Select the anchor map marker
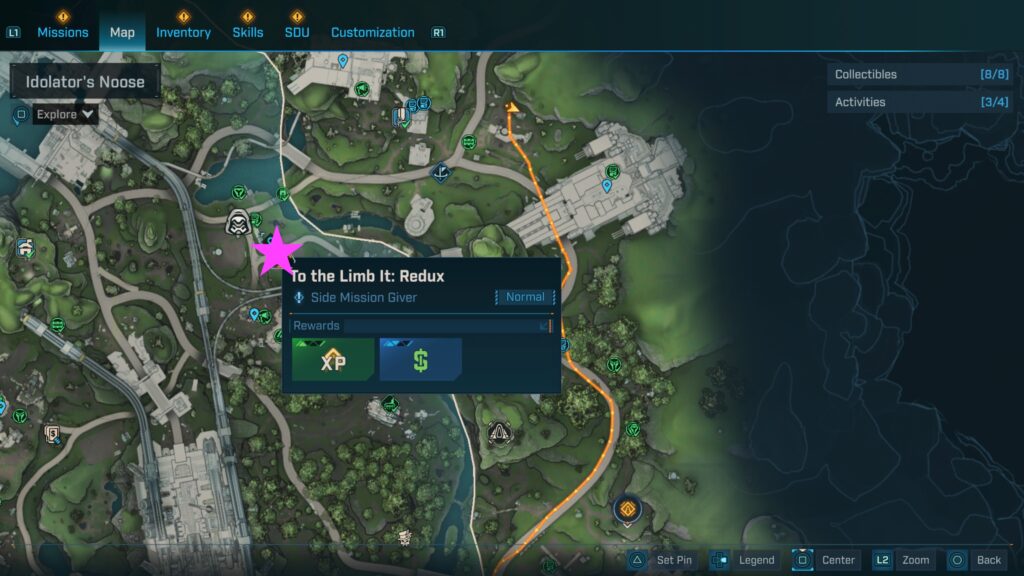The height and width of the screenshot is (576, 1024). tap(438, 173)
